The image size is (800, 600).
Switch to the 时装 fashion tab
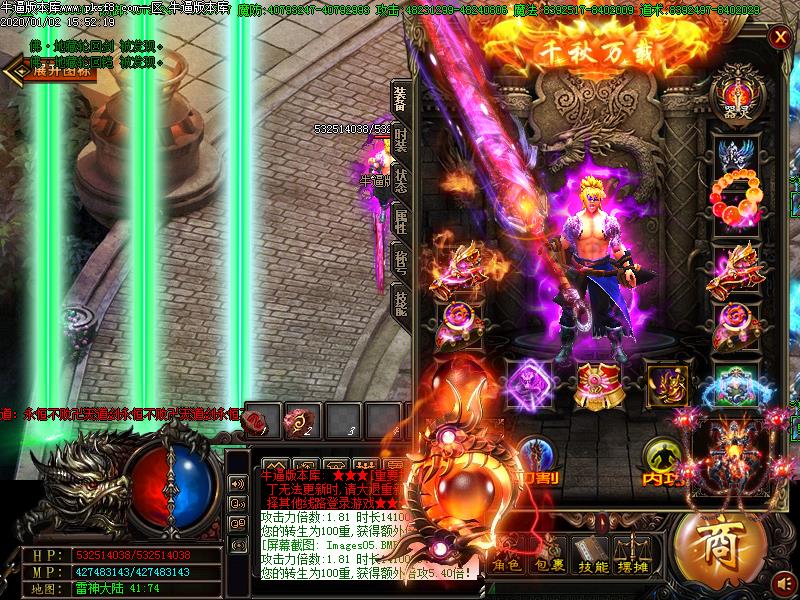pos(400,142)
